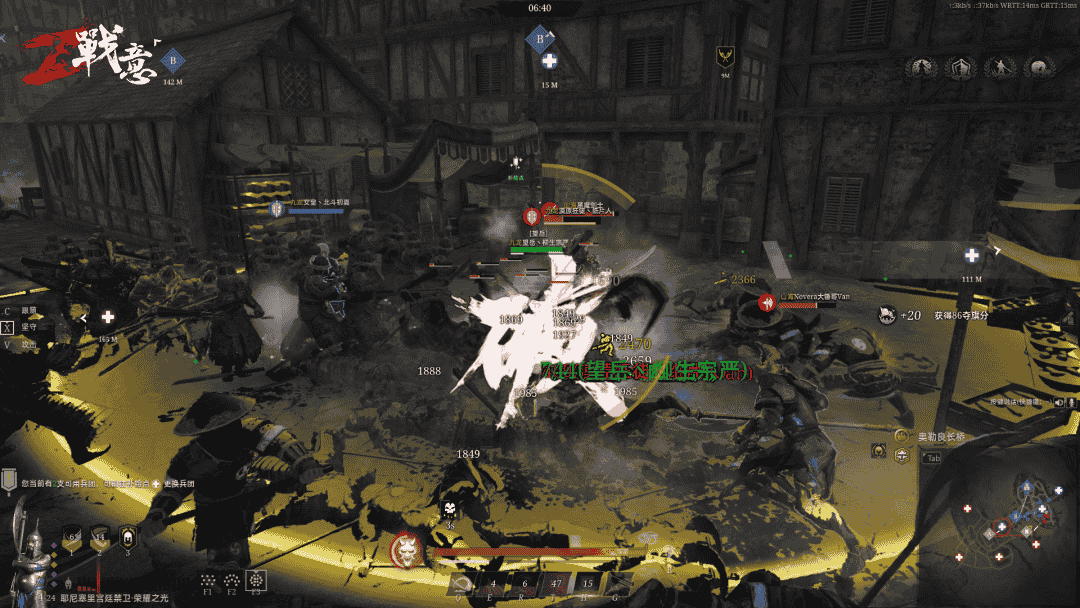Click the spearman laurel icon
Image resolution: width=1080 pixels, height=608 pixels.
(x=999, y=68)
